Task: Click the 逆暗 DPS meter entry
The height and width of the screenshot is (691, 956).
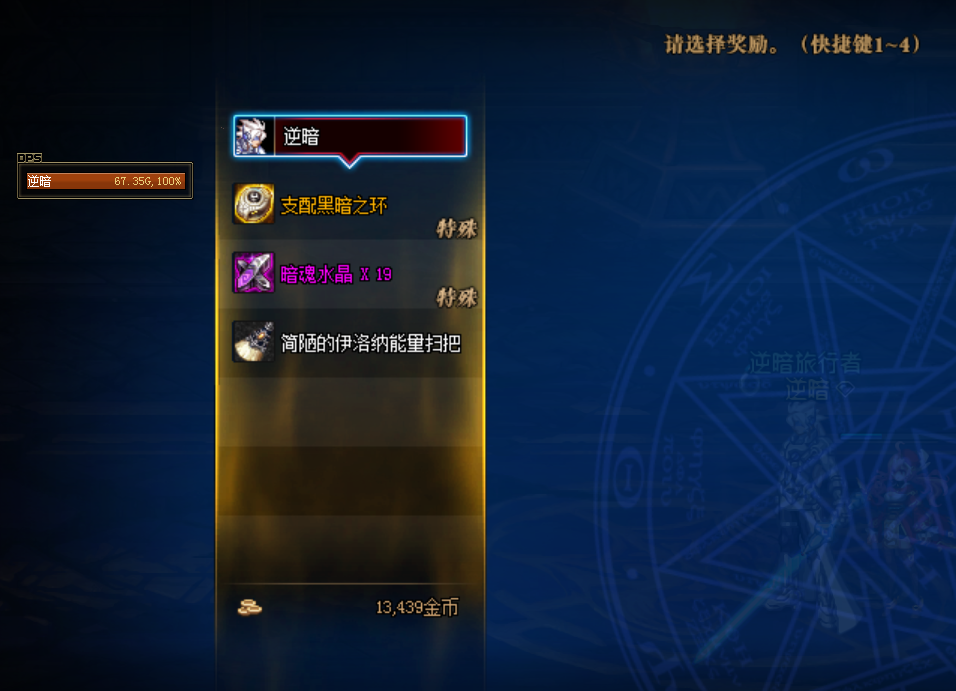Action: coord(105,181)
